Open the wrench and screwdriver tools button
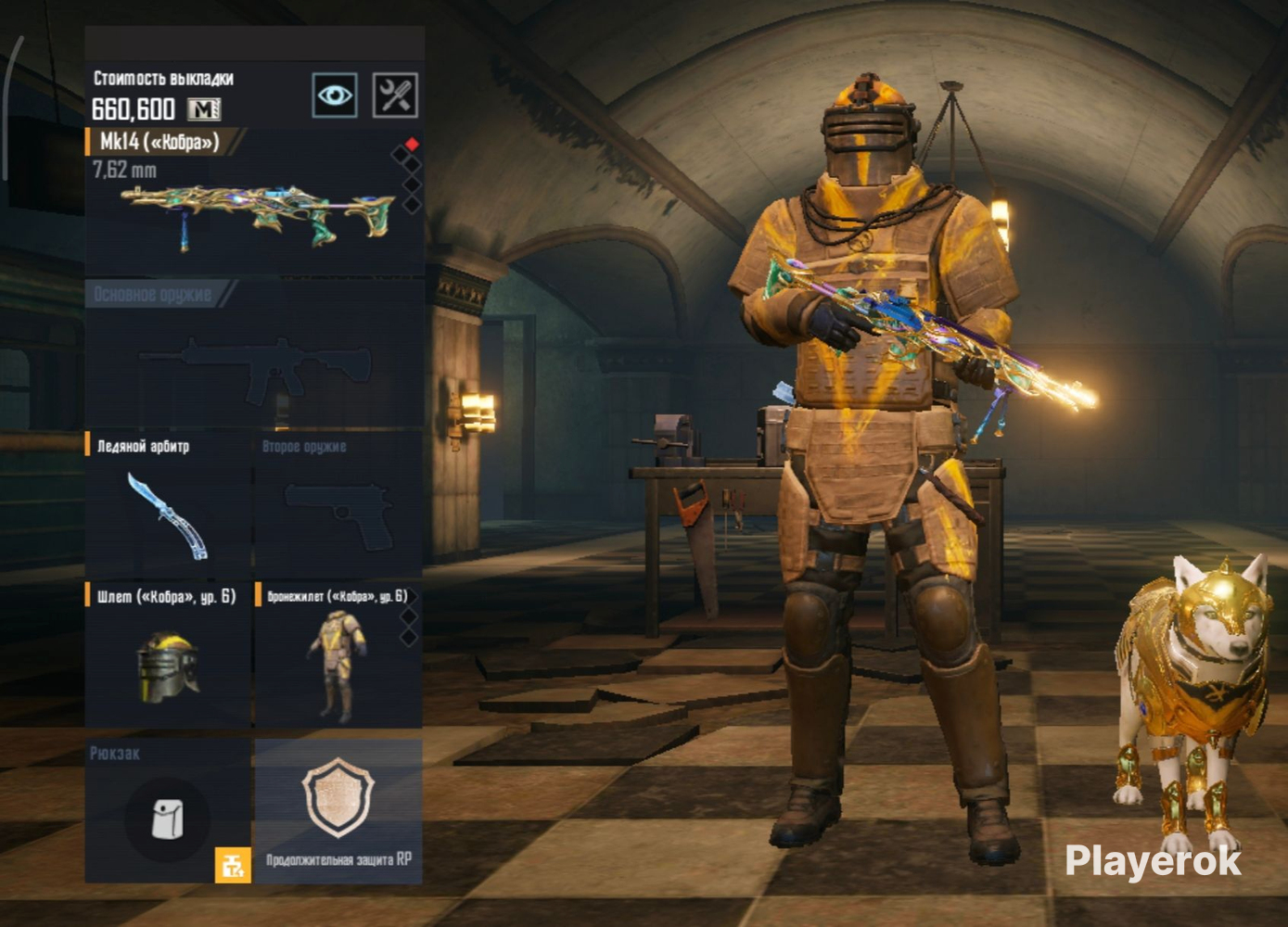The height and width of the screenshot is (927, 1288). tap(395, 95)
